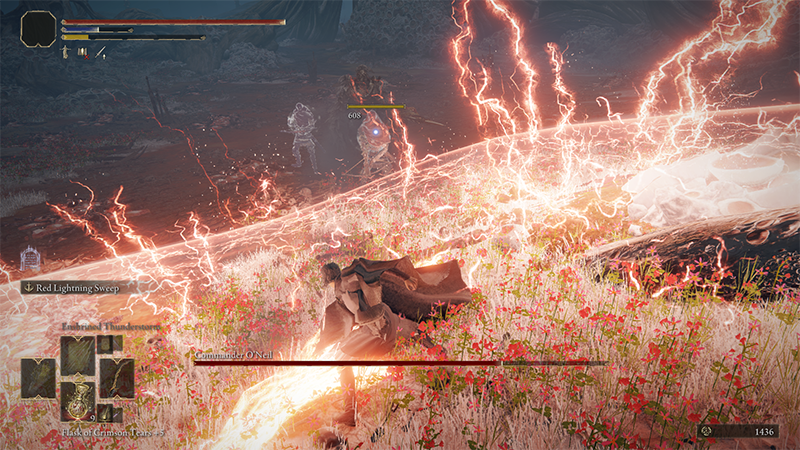Click the sword buff status icon
Image resolution: width=800 pixels, height=450 pixels.
(100, 51)
